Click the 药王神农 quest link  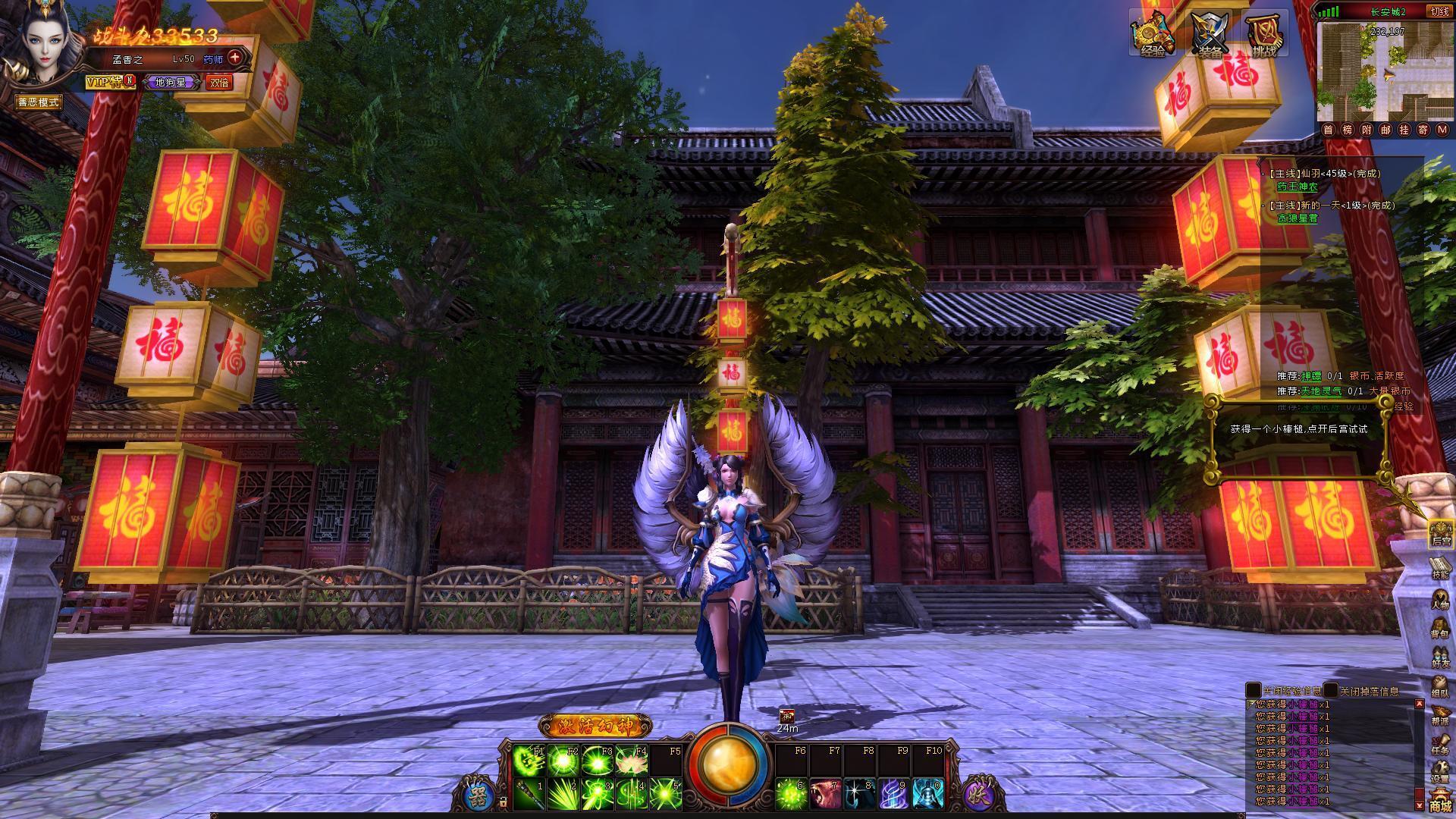click(1298, 187)
